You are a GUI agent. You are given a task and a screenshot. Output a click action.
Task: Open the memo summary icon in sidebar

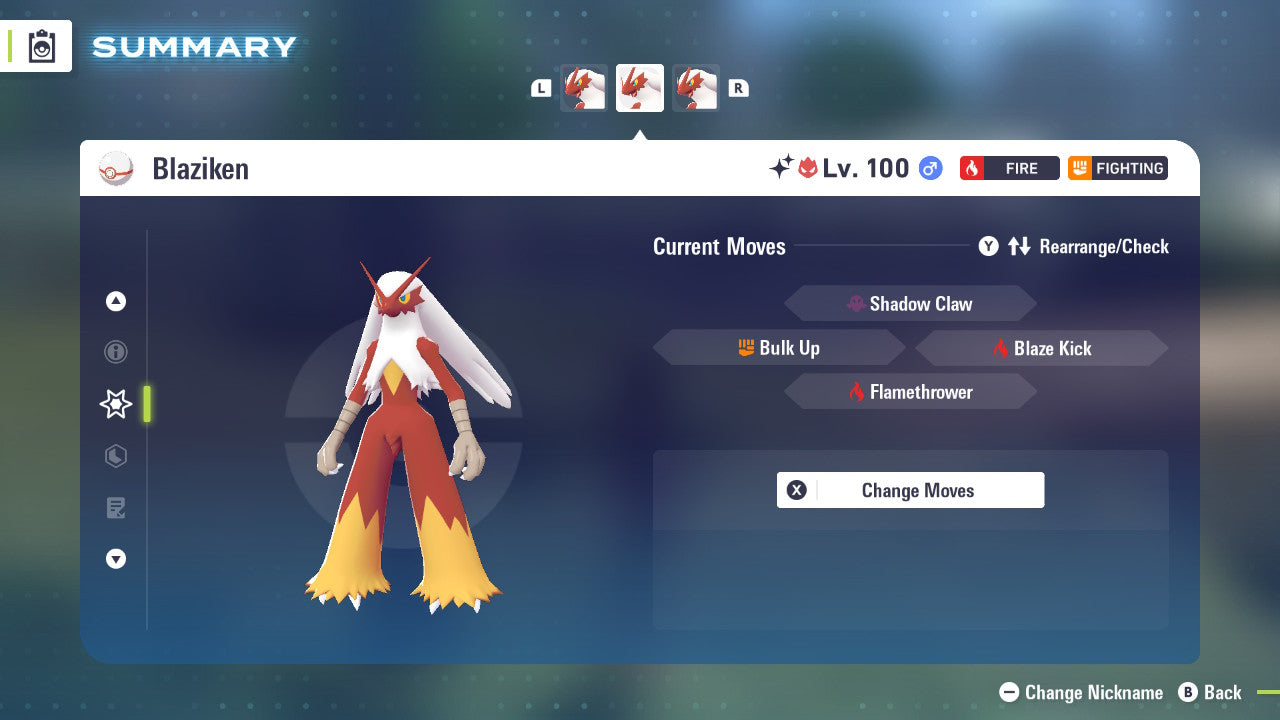tap(116, 508)
